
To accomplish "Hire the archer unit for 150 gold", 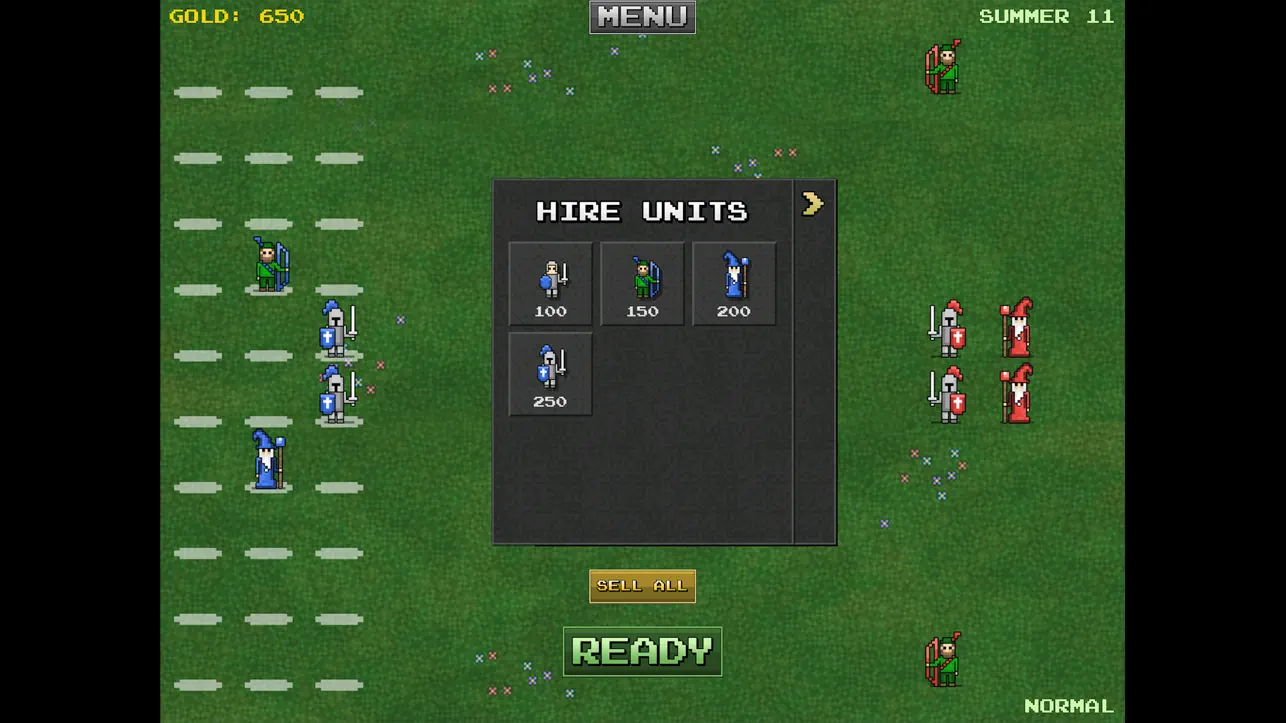I will click(x=642, y=282).
